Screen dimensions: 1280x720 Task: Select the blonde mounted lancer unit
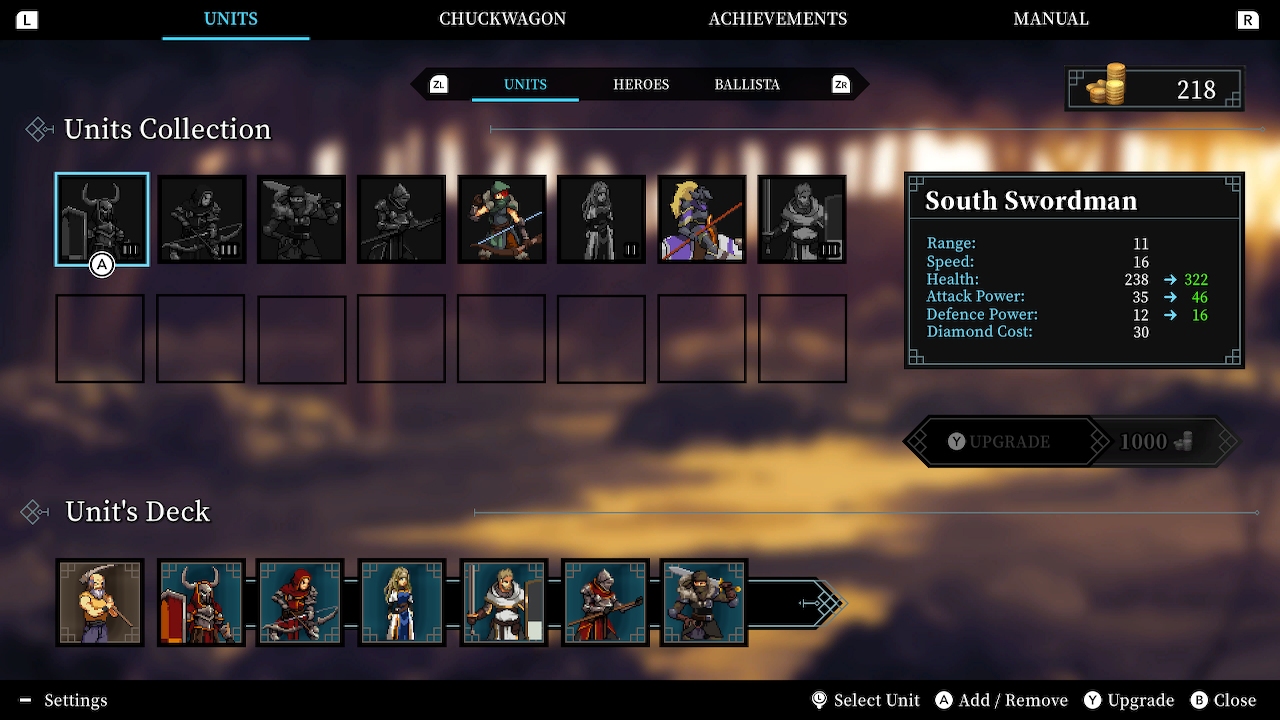coord(701,218)
